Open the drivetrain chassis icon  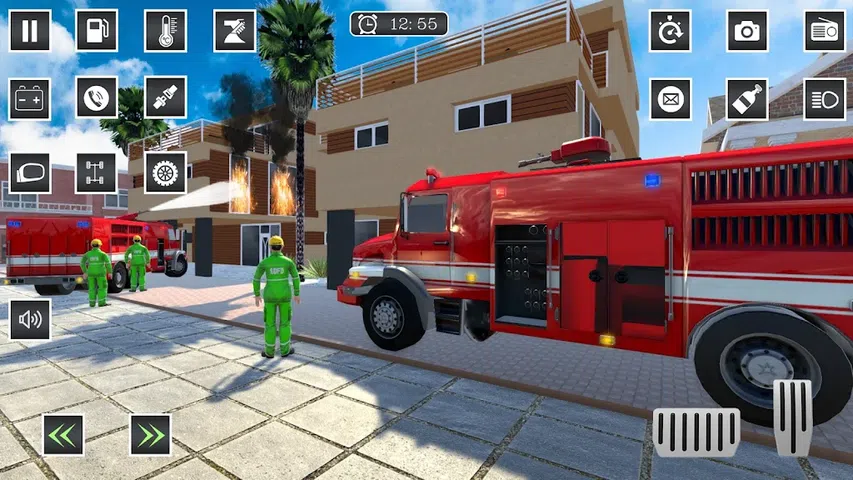(x=97, y=172)
